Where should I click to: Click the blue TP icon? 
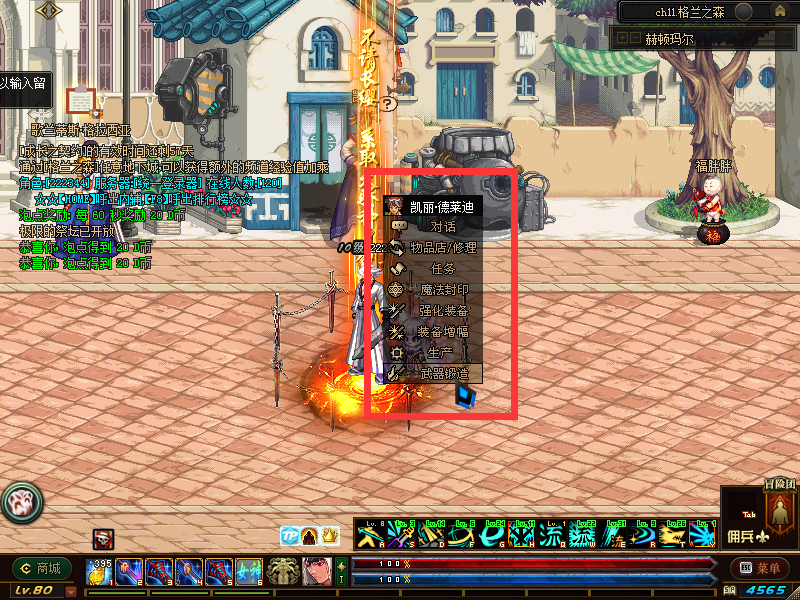tap(289, 536)
